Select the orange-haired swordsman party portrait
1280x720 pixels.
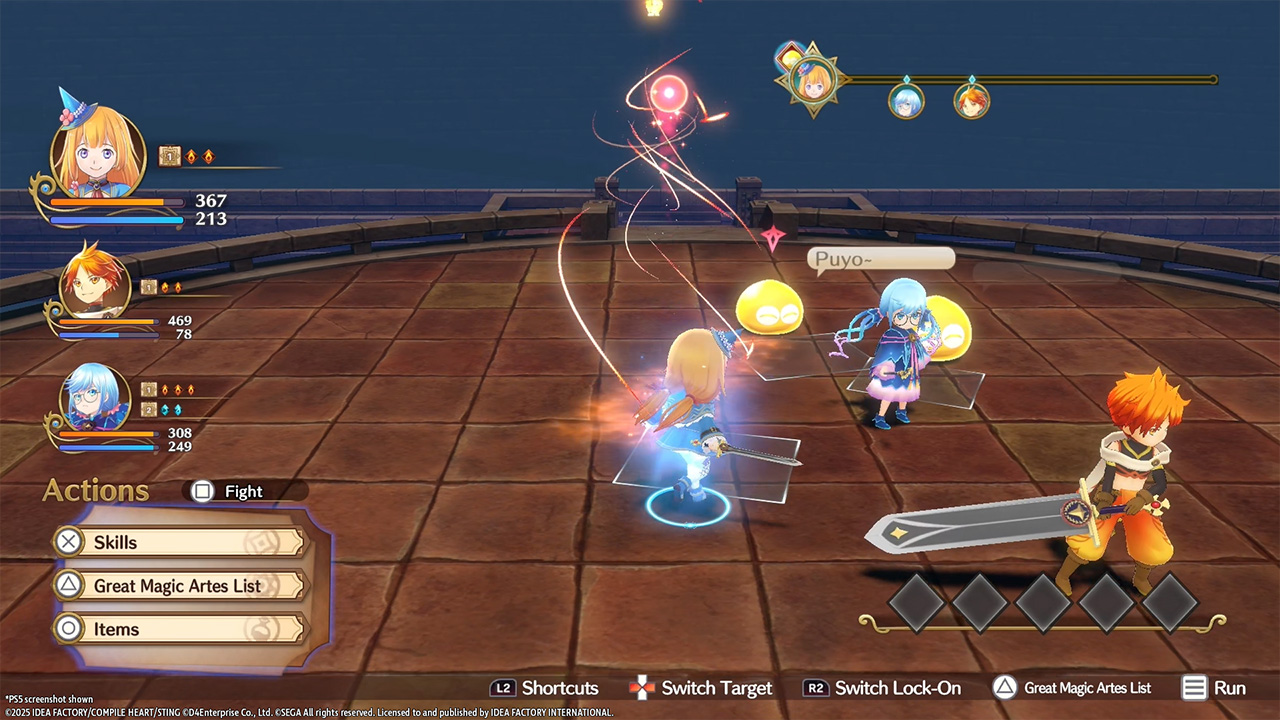95,284
